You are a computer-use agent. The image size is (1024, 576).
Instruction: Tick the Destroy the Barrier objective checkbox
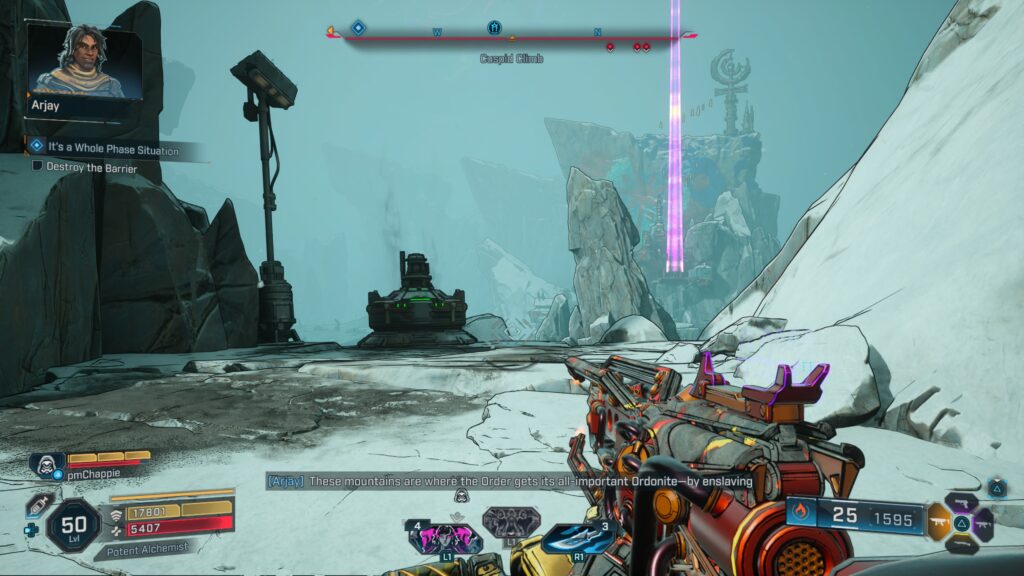37,167
